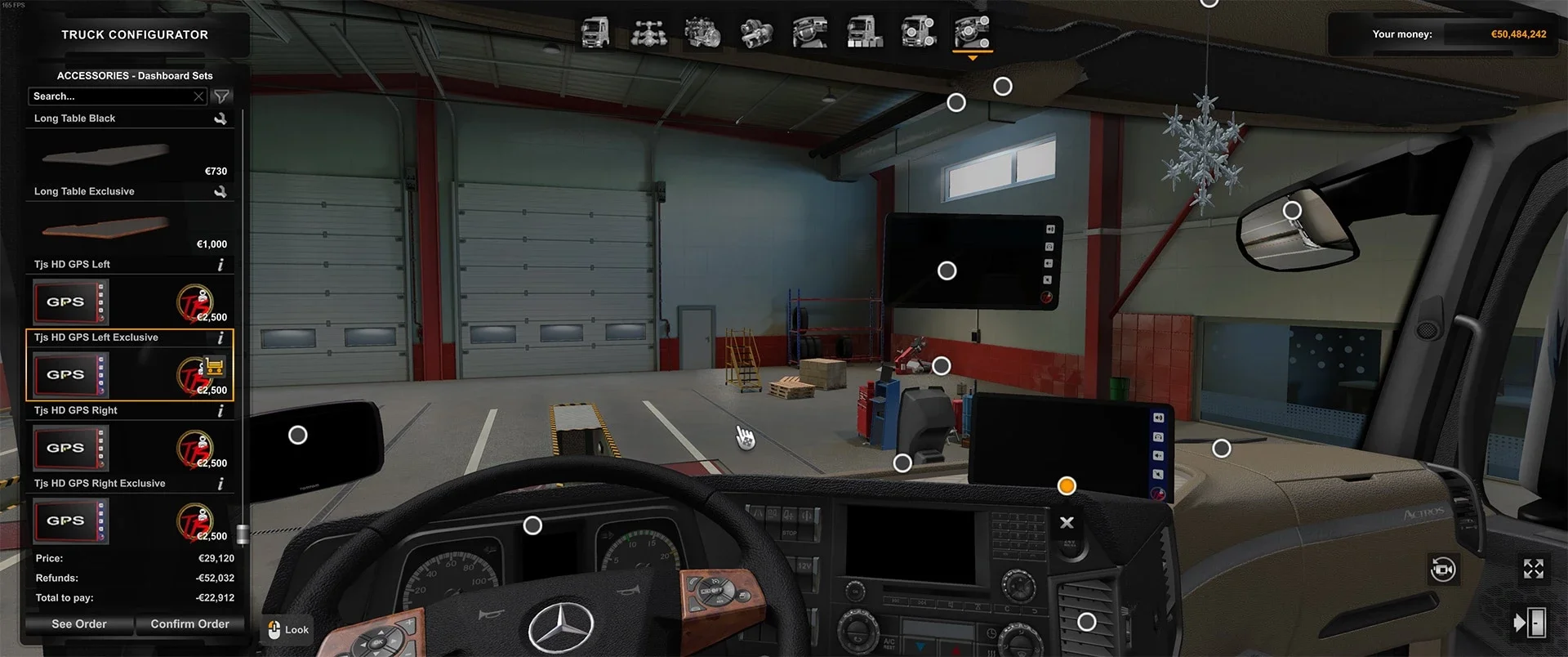Click the wrench icon next to Long Table Black
The image size is (1568, 657).
point(220,118)
